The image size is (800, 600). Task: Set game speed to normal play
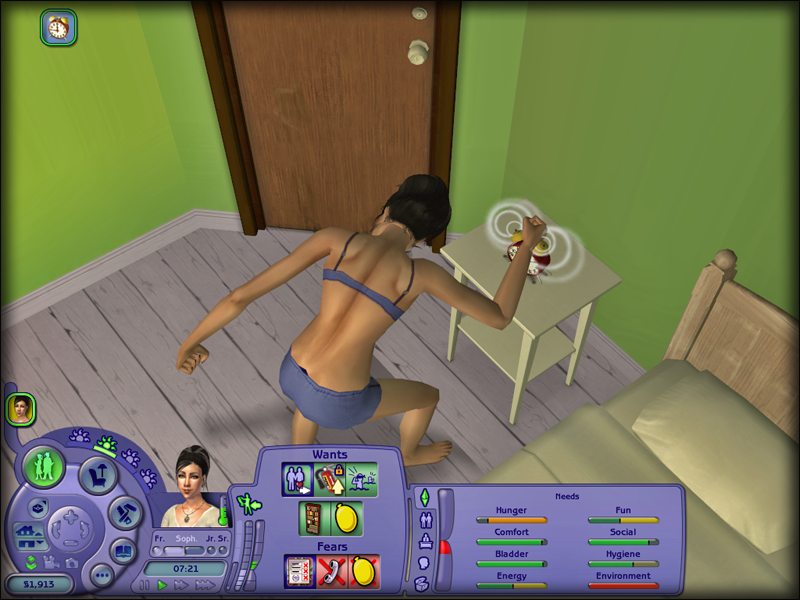click(162, 585)
